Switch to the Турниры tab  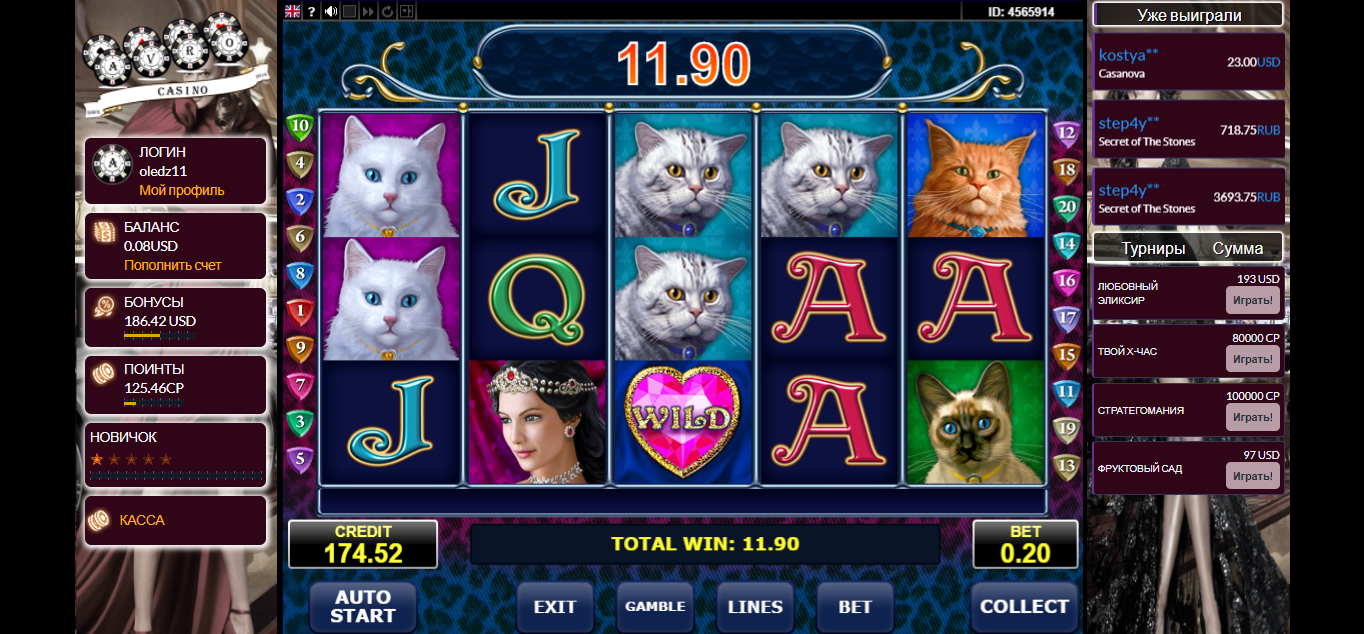pos(1153,248)
